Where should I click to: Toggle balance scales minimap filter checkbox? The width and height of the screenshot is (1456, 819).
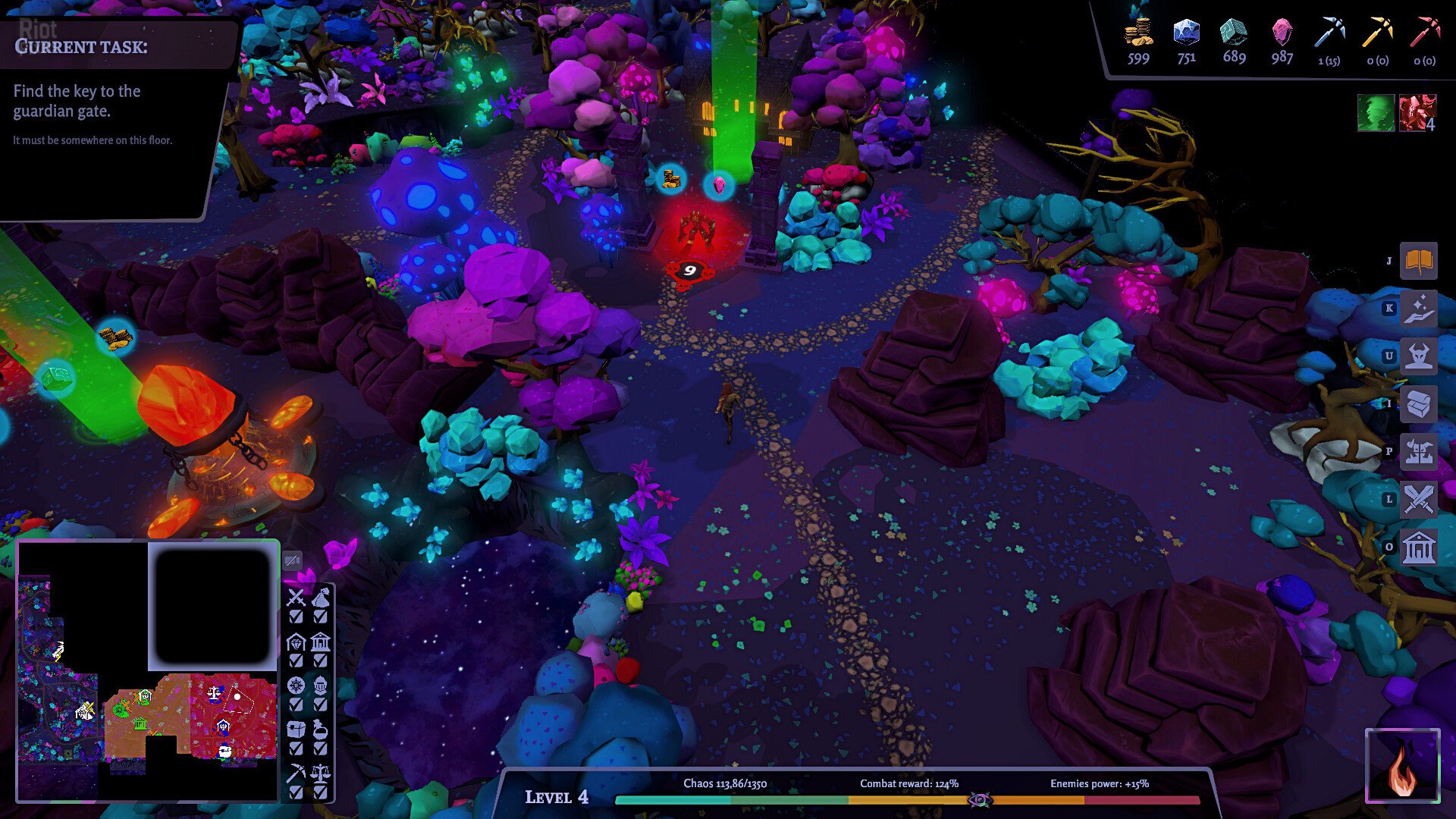point(321,792)
